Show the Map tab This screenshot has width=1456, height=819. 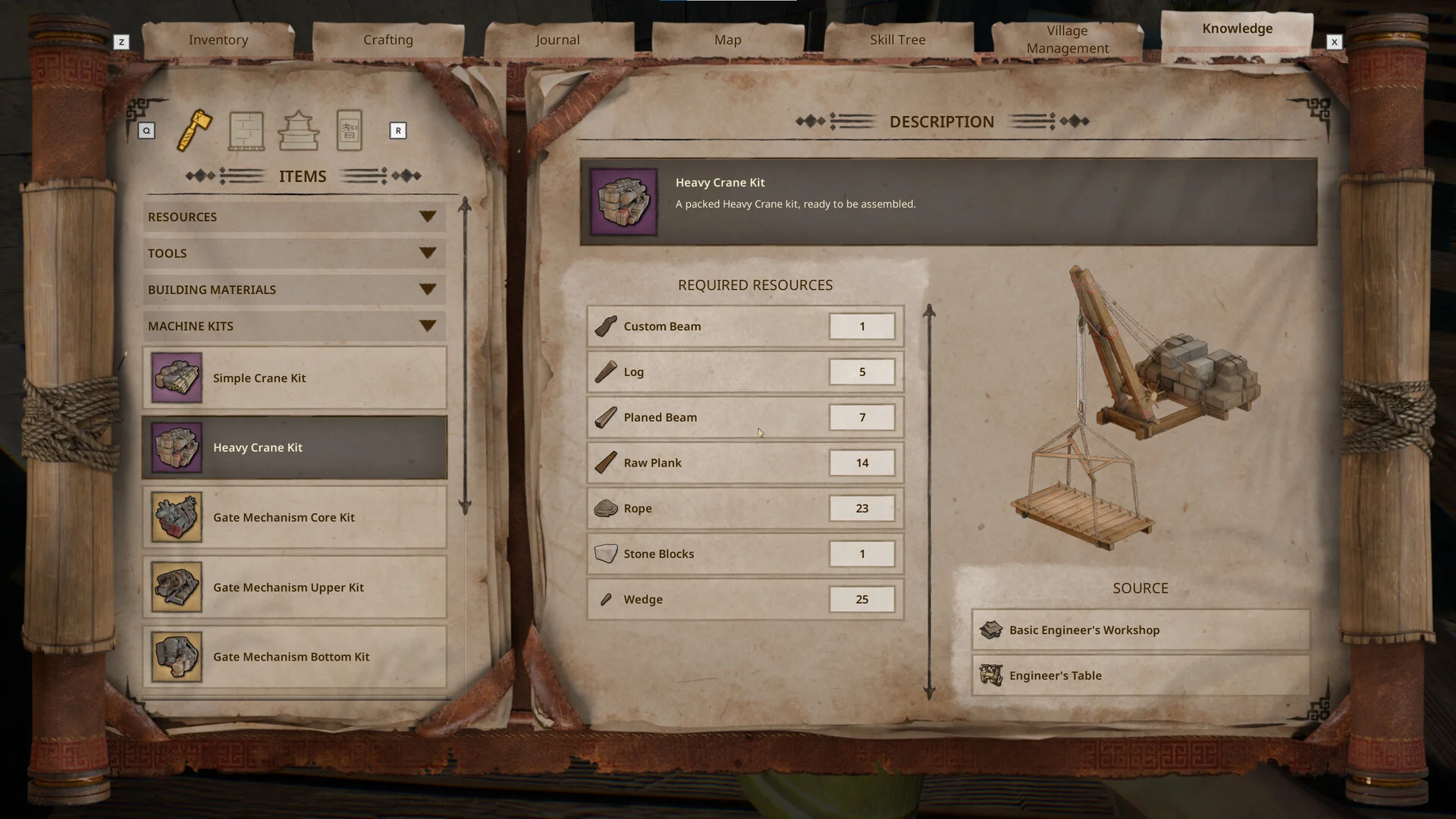tap(727, 39)
